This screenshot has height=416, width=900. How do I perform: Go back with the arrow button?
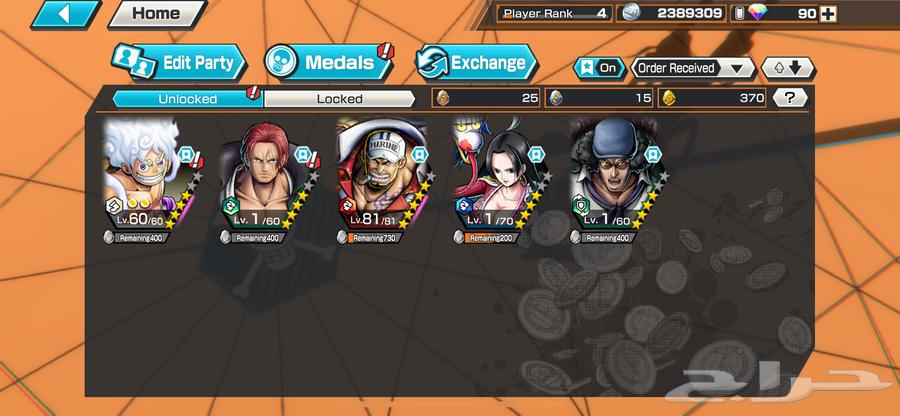(x=50, y=14)
